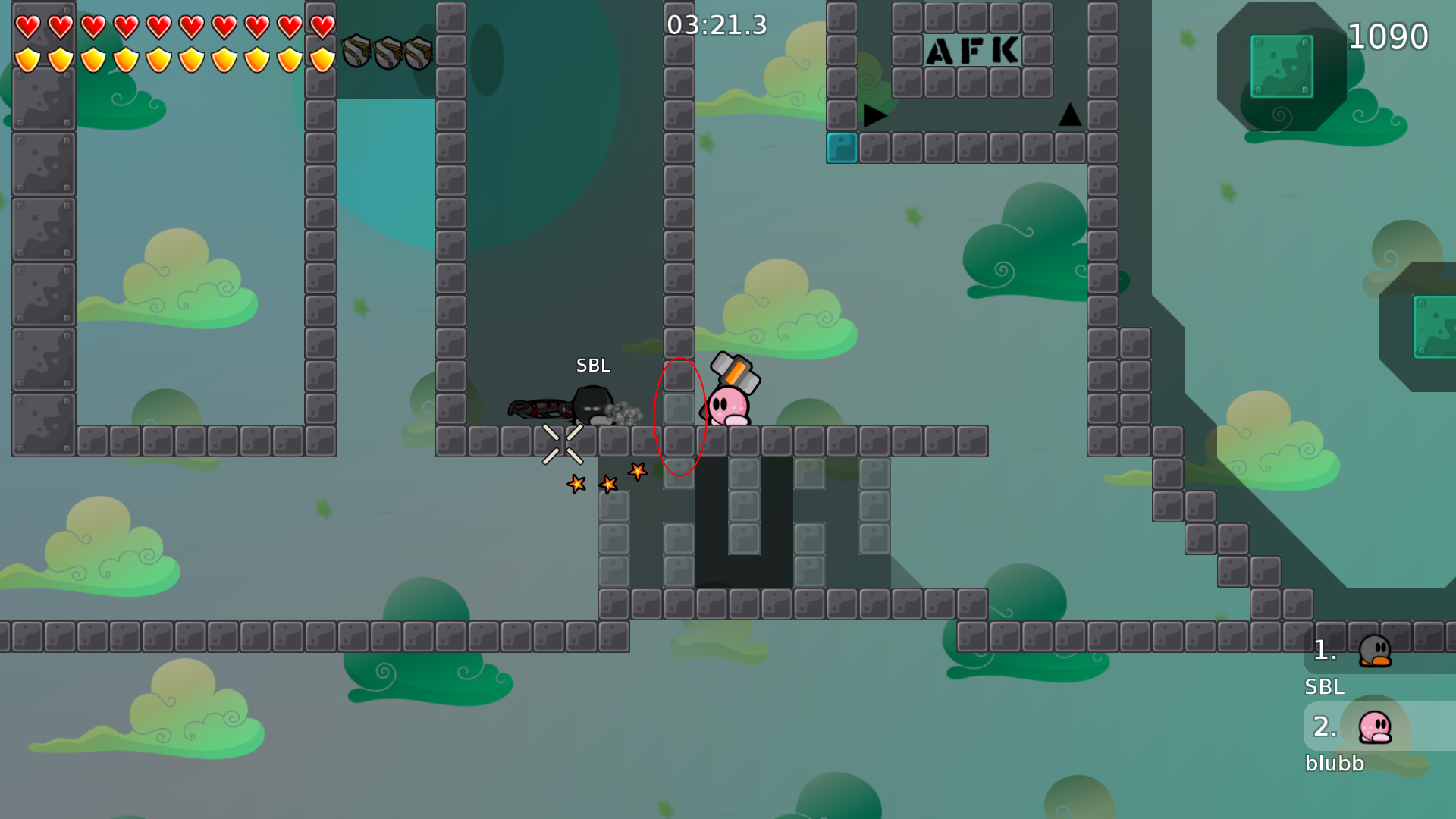Select the cyan teleporter tile near the AFK sign
This screenshot has height=819, width=1456.
[842, 149]
